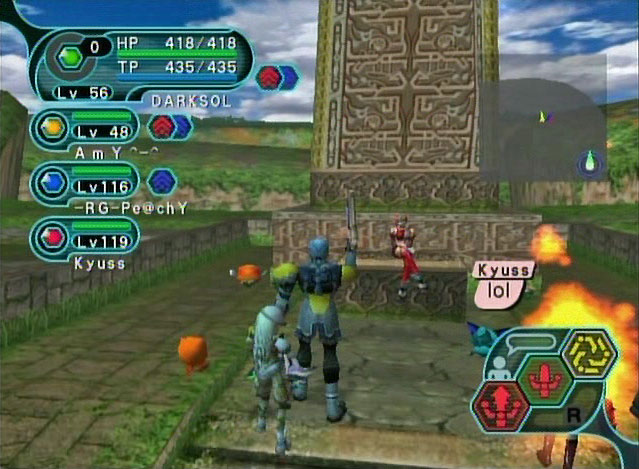Check the blue buff icon beside -RG-Pe@chY

pyautogui.click(x=161, y=181)
